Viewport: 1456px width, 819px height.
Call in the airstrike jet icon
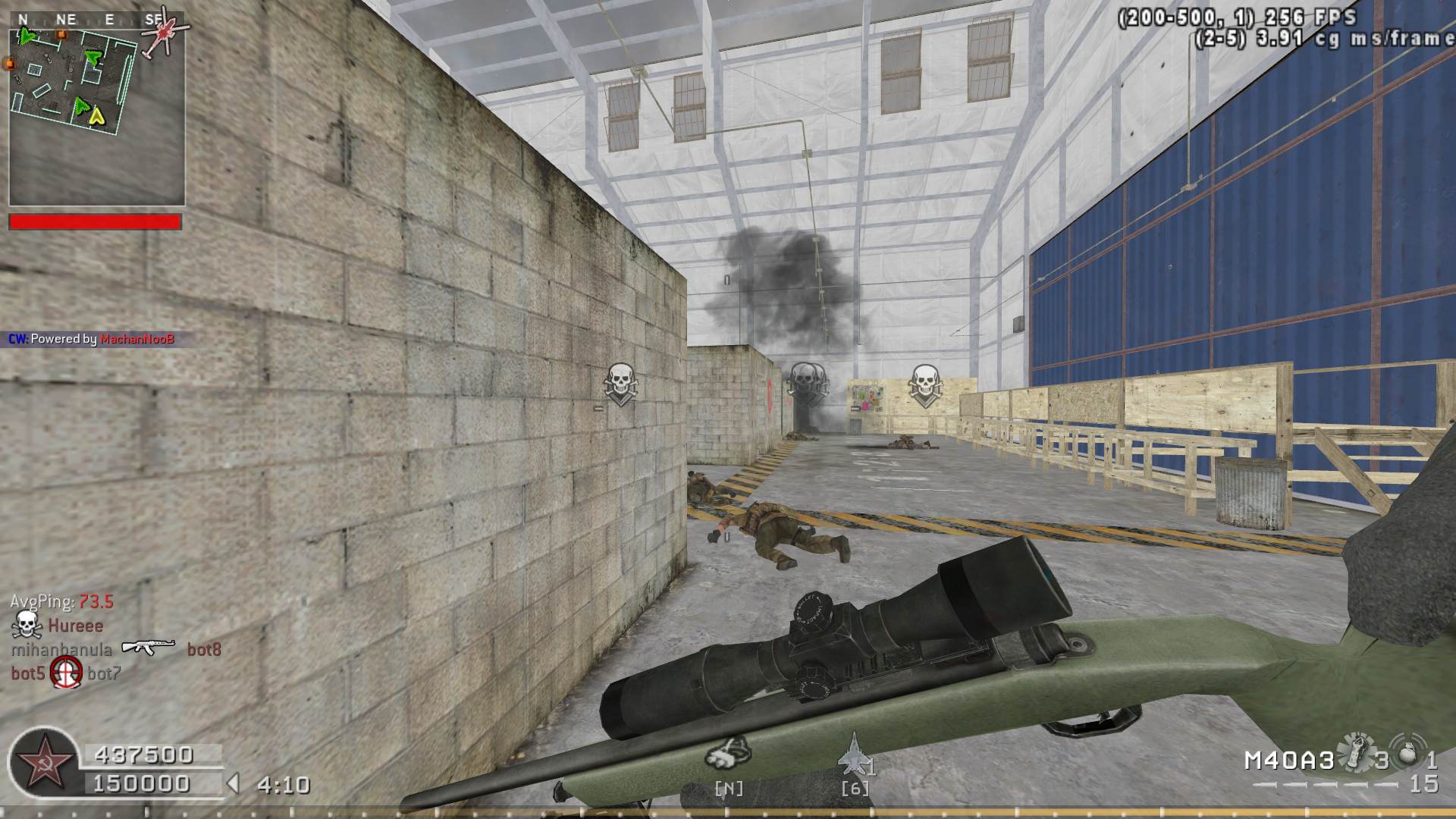[x=854, y=753]
